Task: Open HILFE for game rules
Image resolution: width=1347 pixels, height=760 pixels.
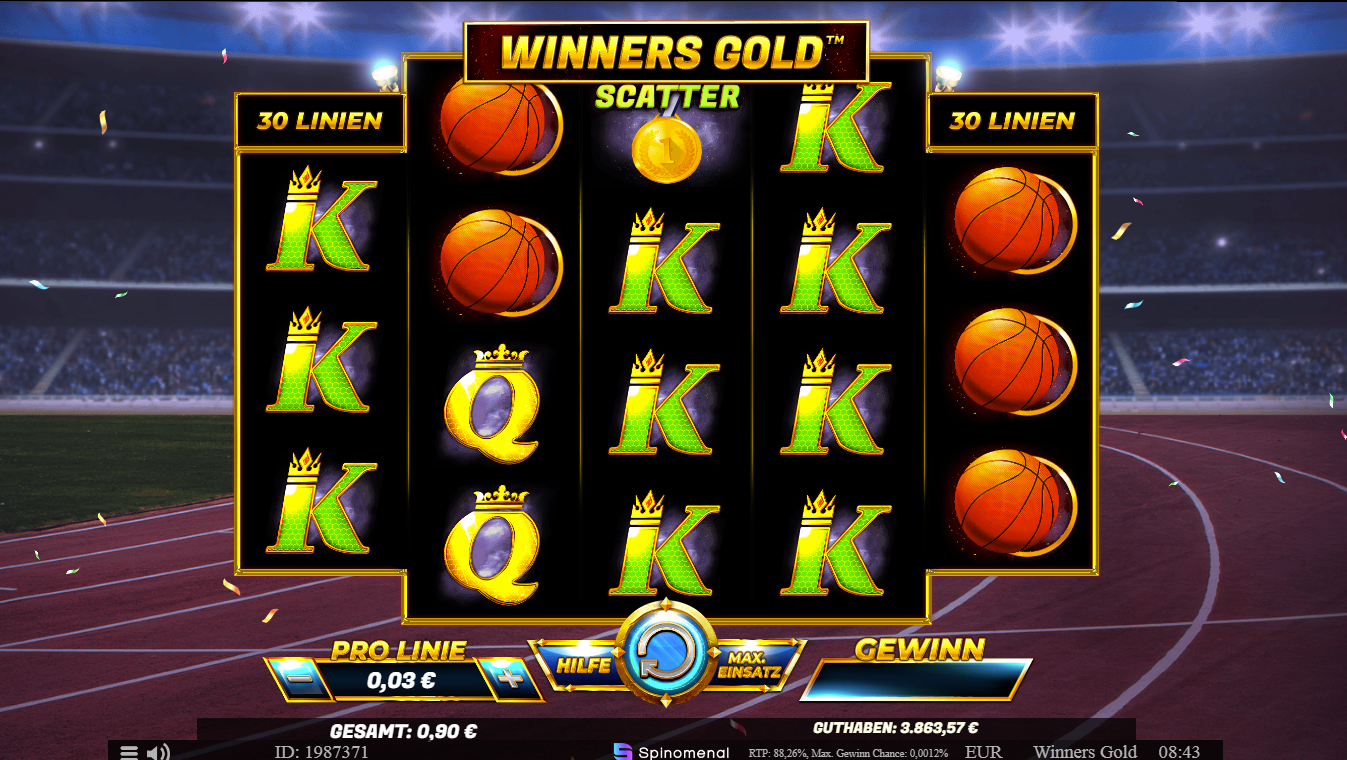Action: [585, 665]
